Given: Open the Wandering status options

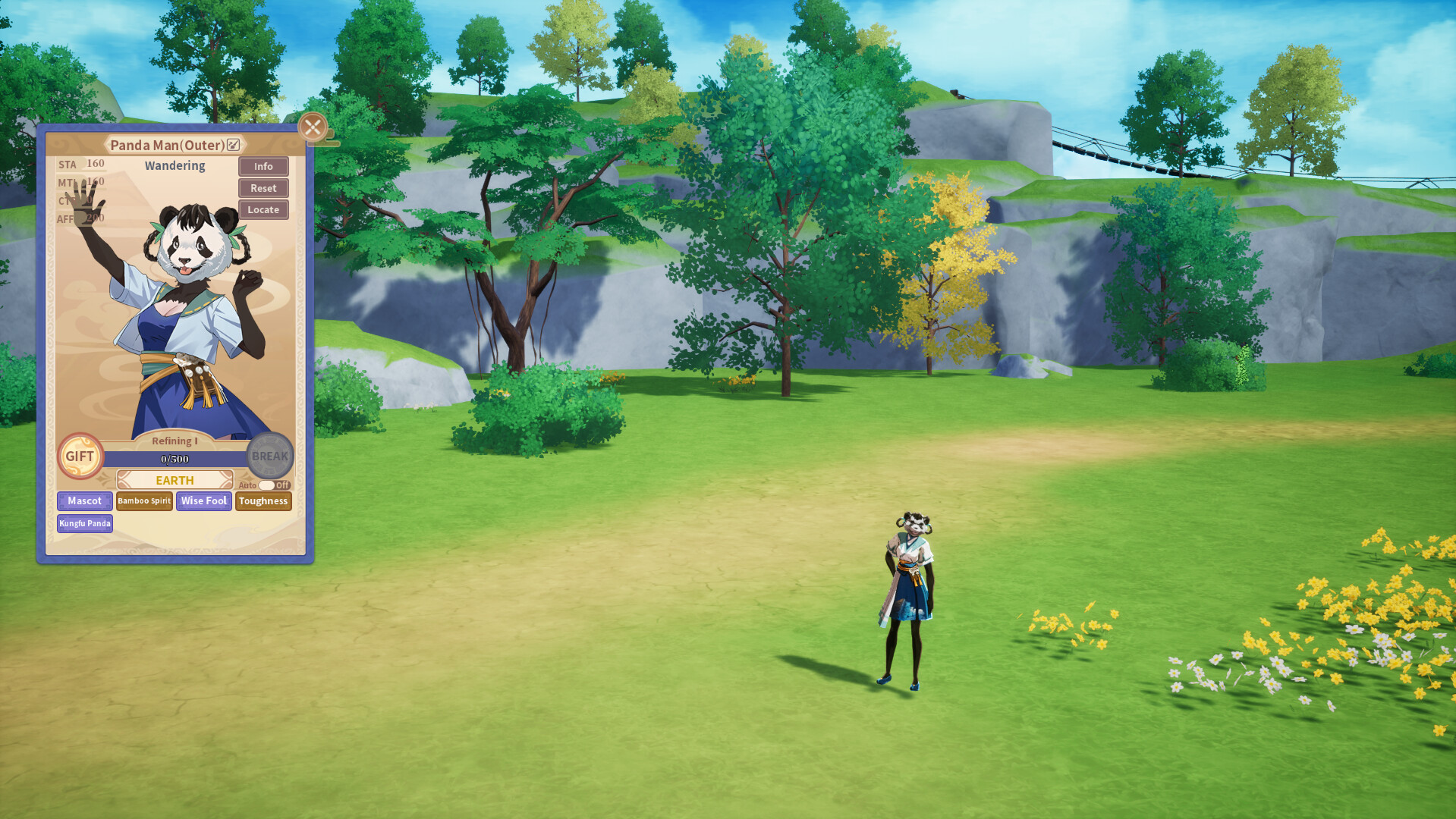Looking at the screenshot, I should (x=174, y=165).
